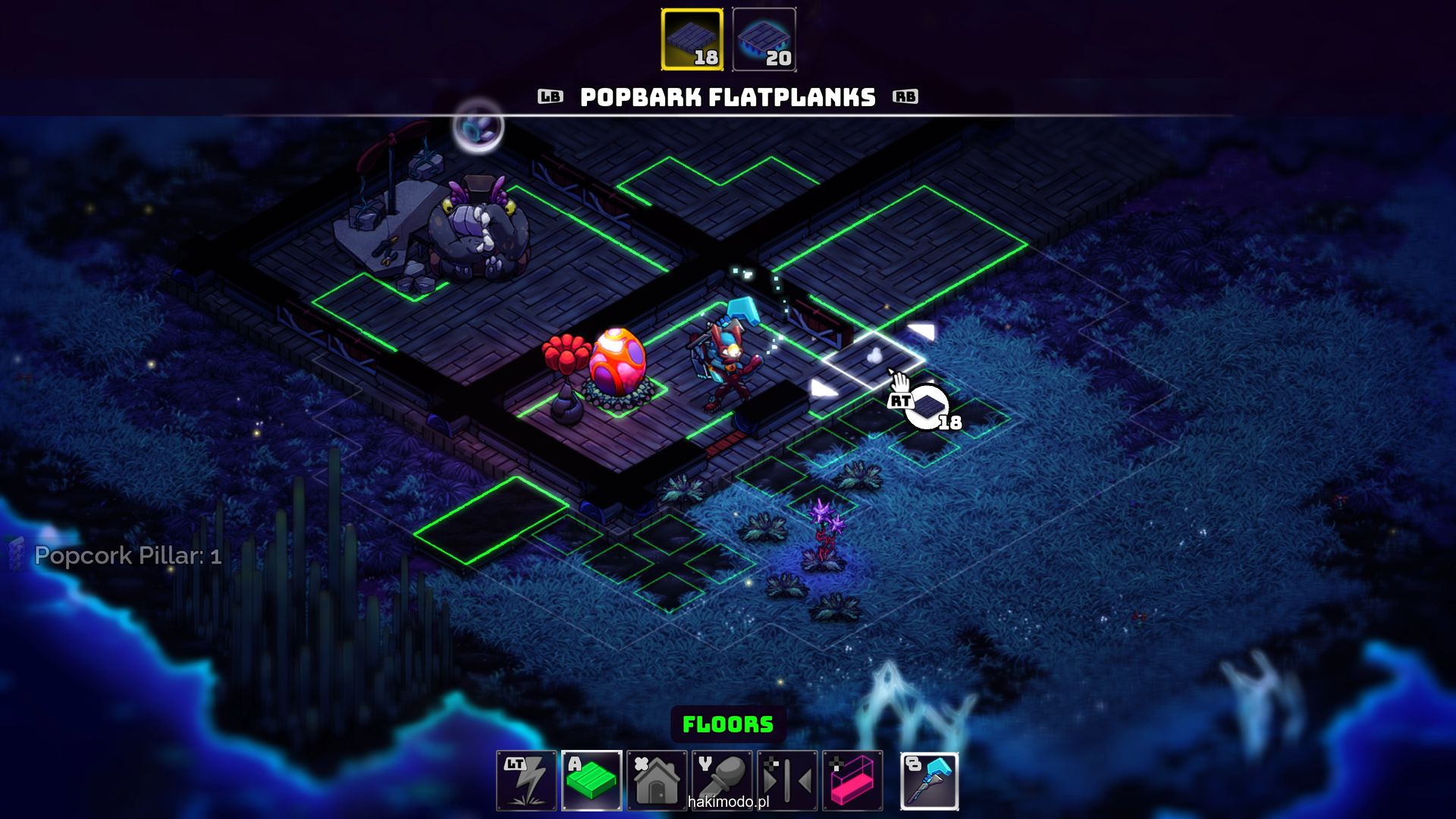Choose the glowing floor tile with 20
The image size is (1456, 819).
pyautogui.click(x=764, y=40)
